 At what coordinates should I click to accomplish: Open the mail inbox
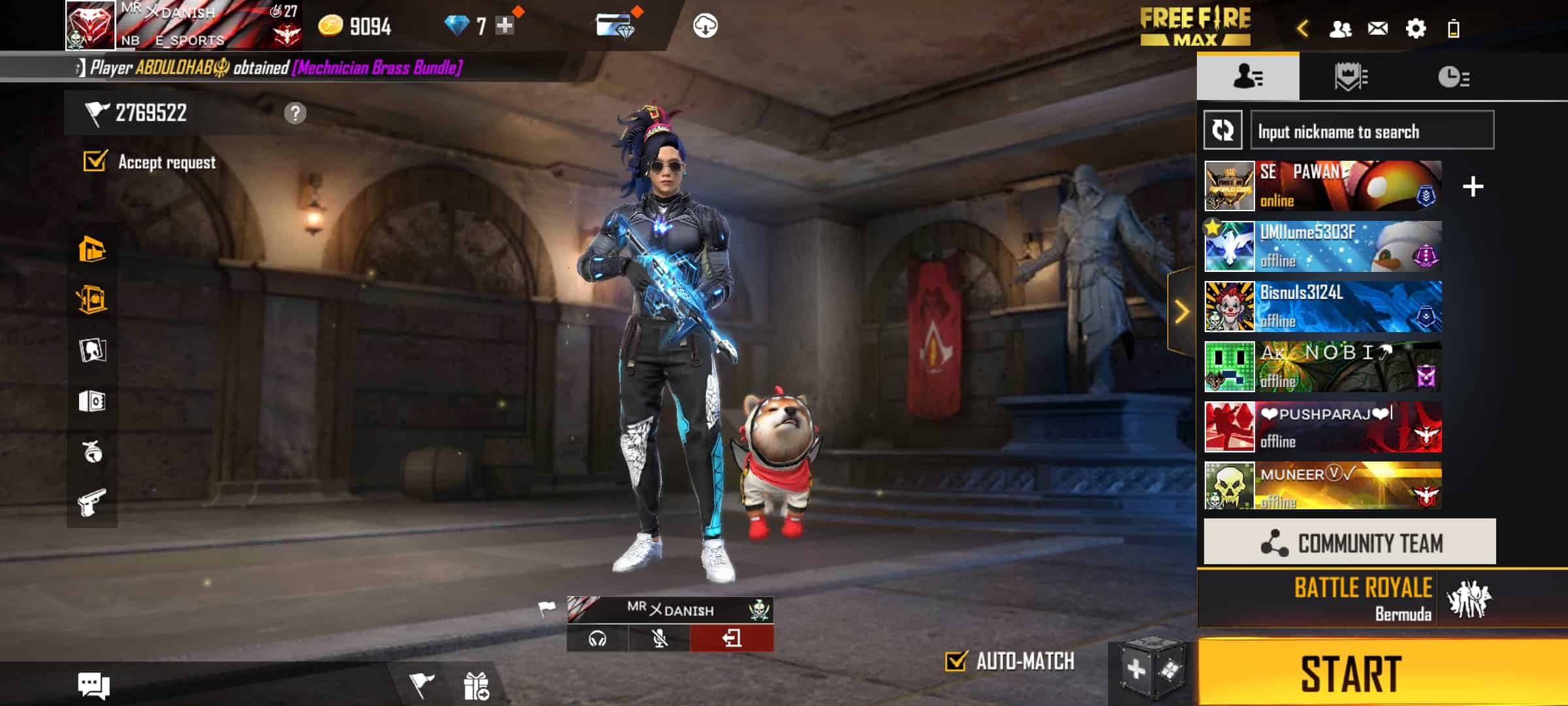coord(1378,29)
